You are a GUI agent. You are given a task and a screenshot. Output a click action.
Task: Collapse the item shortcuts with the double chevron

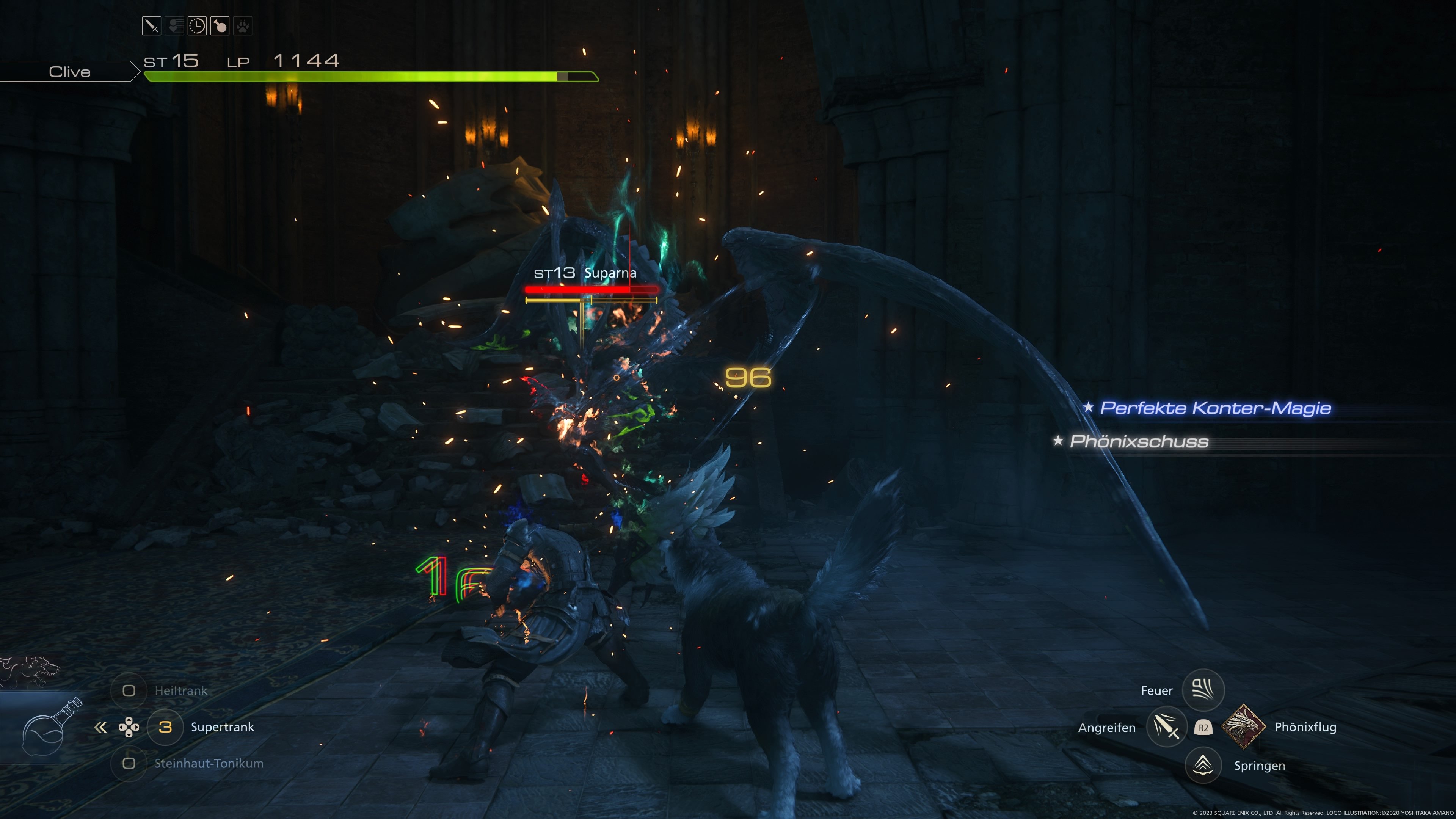[x=100, y=728]
